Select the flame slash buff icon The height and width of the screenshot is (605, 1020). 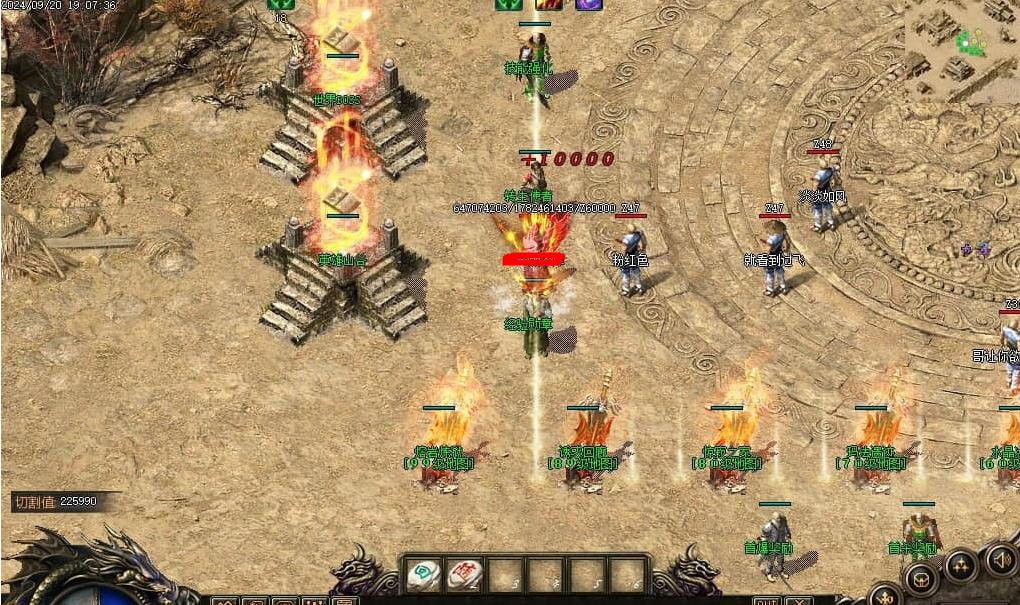(549, 4)
